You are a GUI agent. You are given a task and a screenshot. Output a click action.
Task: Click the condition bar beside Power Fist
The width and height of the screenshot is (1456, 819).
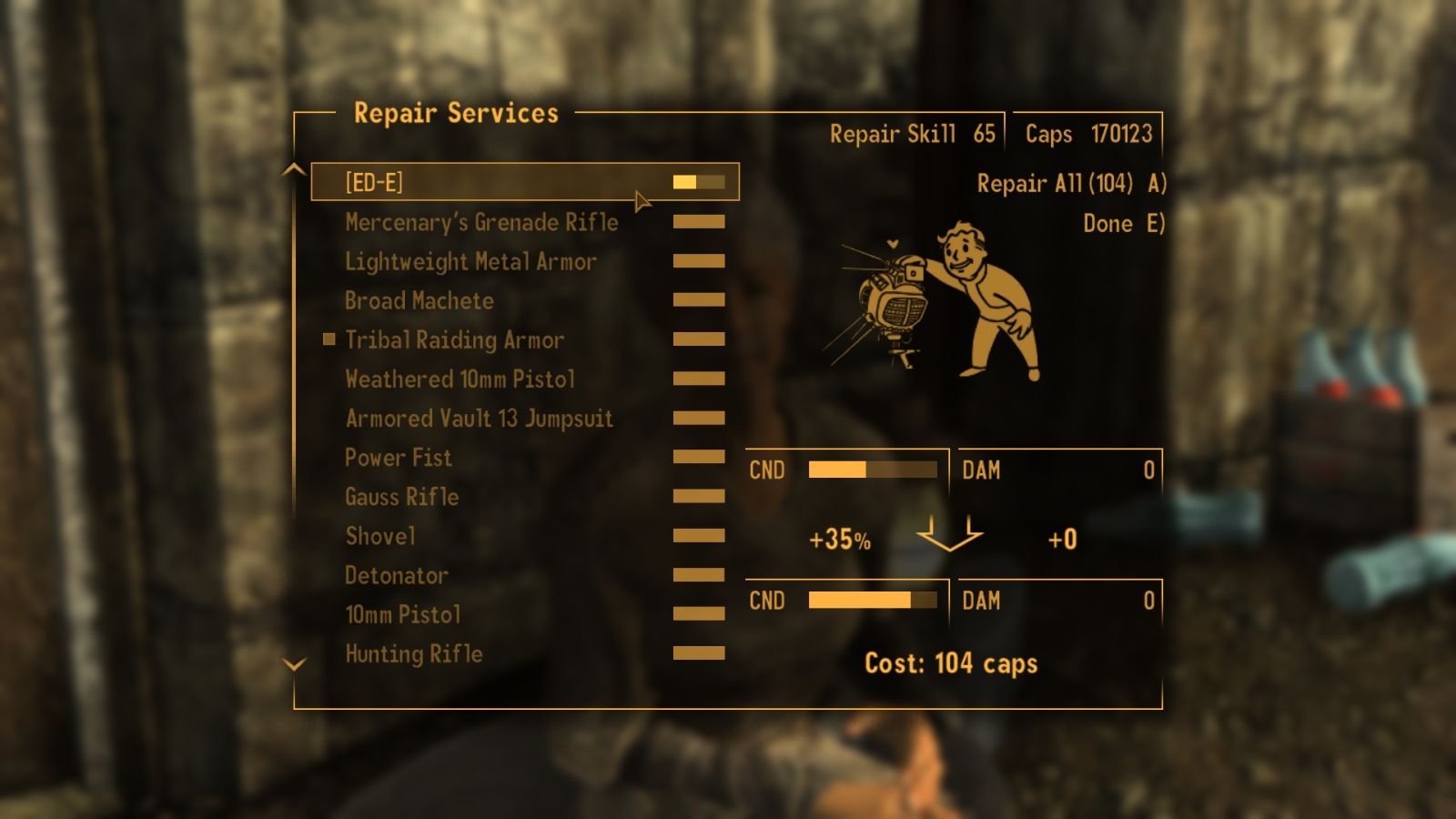point(699,457)
